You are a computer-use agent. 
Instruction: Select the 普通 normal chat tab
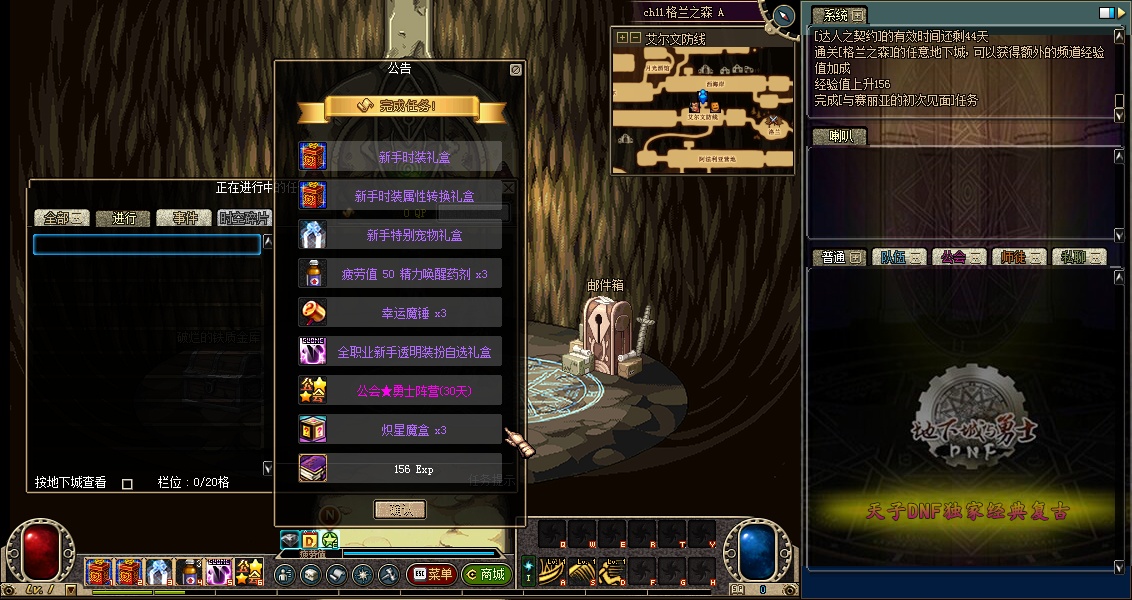(x=839, y=257)
